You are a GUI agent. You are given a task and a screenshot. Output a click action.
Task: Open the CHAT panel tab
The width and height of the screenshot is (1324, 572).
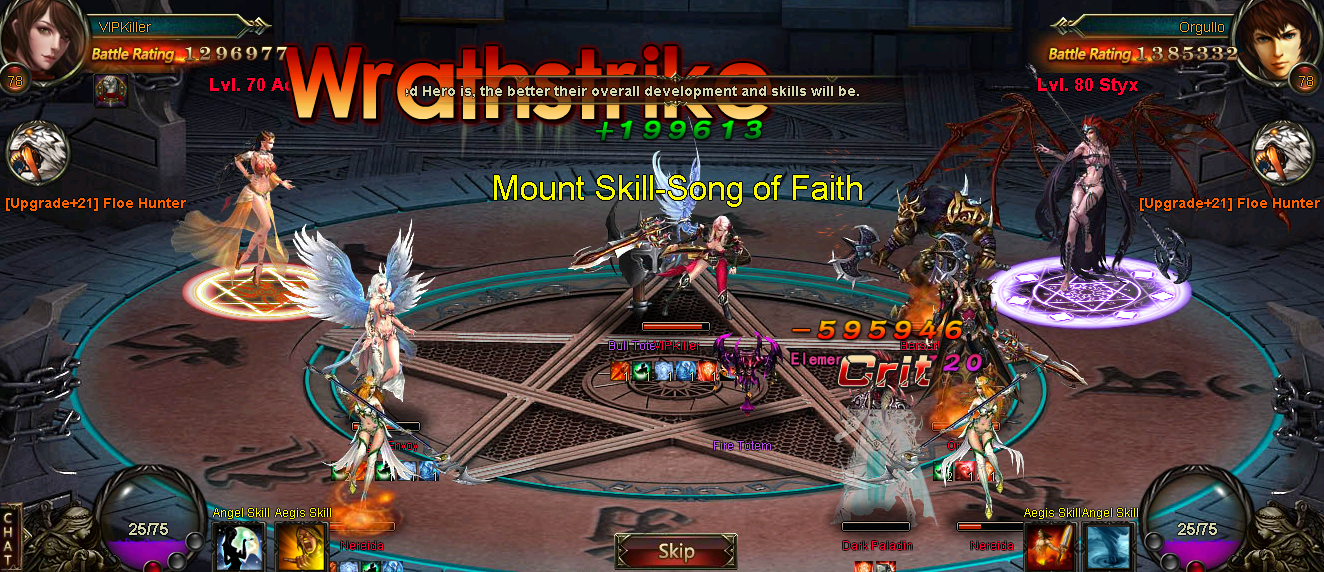click(x=11, y=536)
